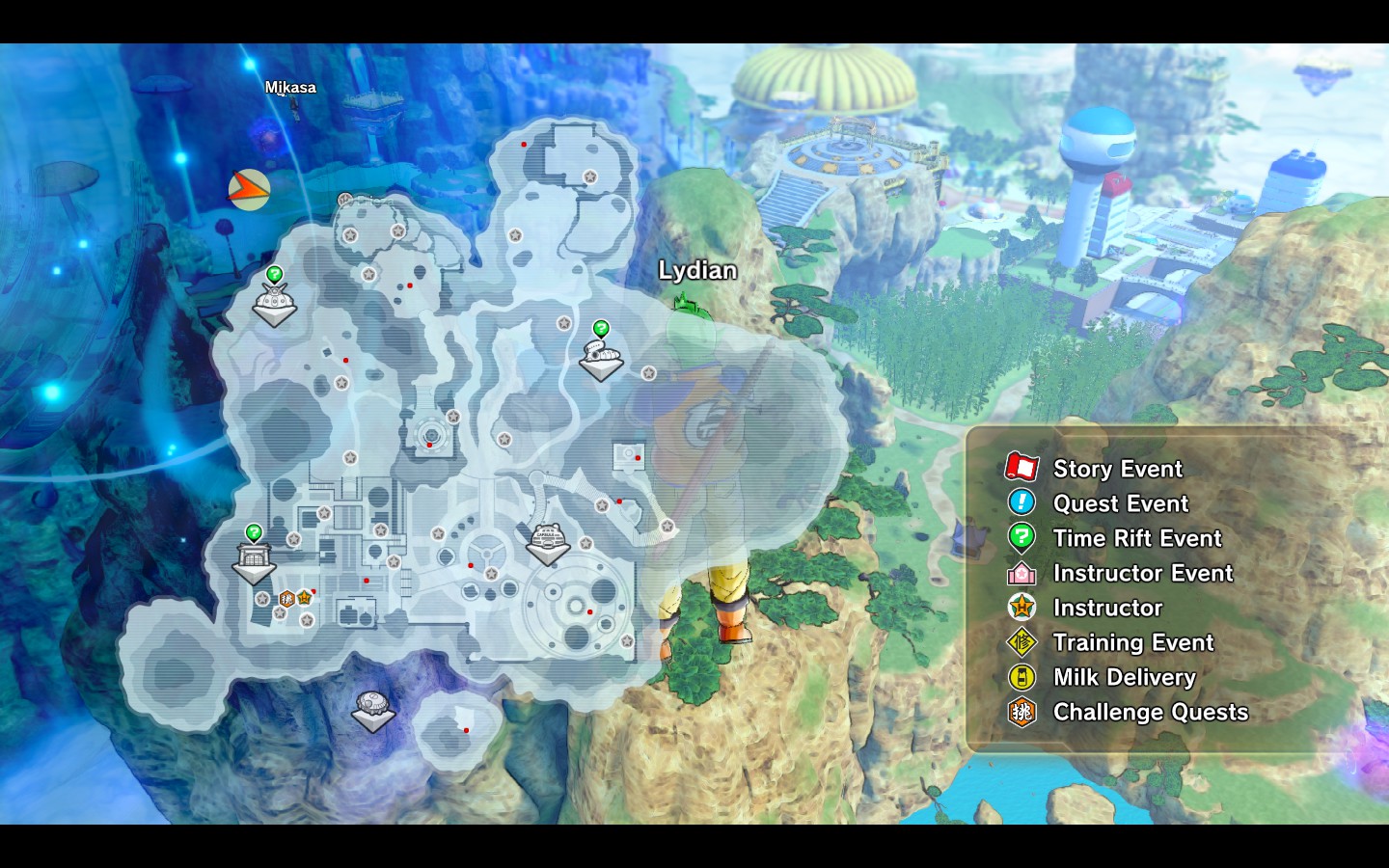Image resolution: width=1389 pixels, height=868 pixels.
Task: Select the round pod building on the rocky outcrop
Action: tap(372, 708)
